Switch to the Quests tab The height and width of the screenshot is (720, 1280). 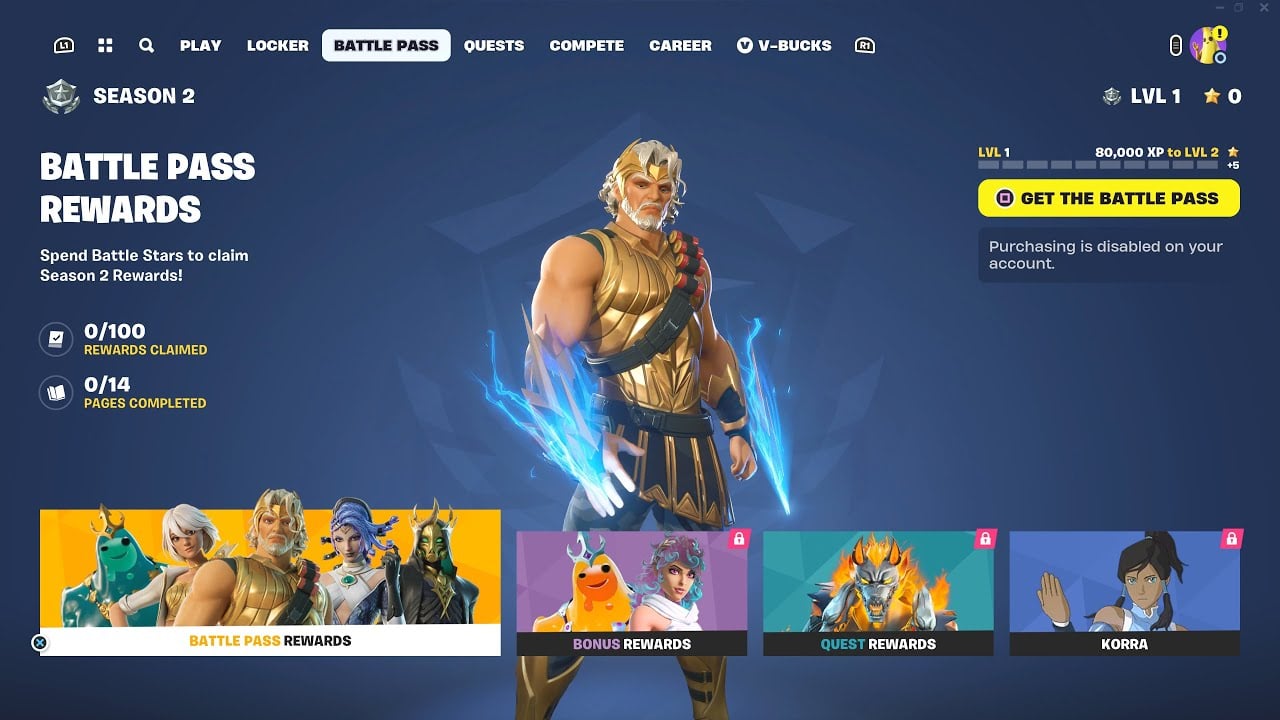tap(493, 45)
